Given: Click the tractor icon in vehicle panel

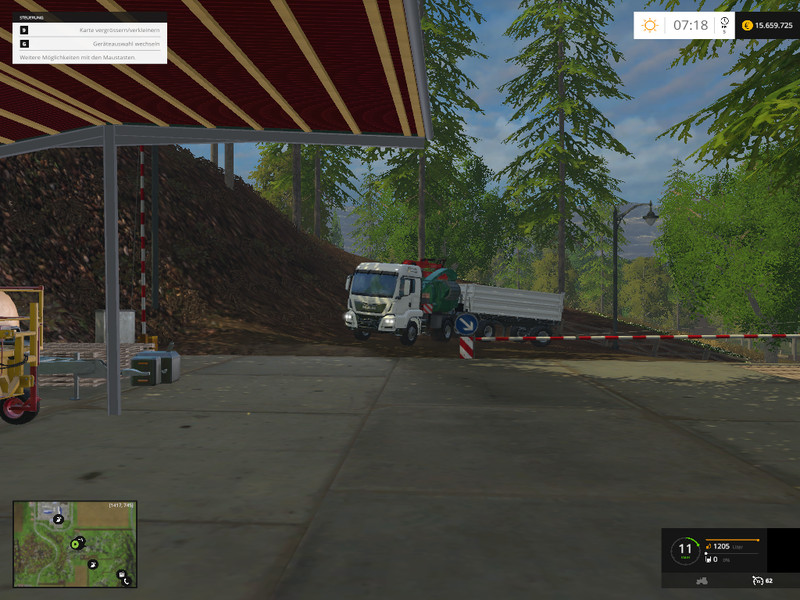Looking at the screenshot, I should (703, 580).
